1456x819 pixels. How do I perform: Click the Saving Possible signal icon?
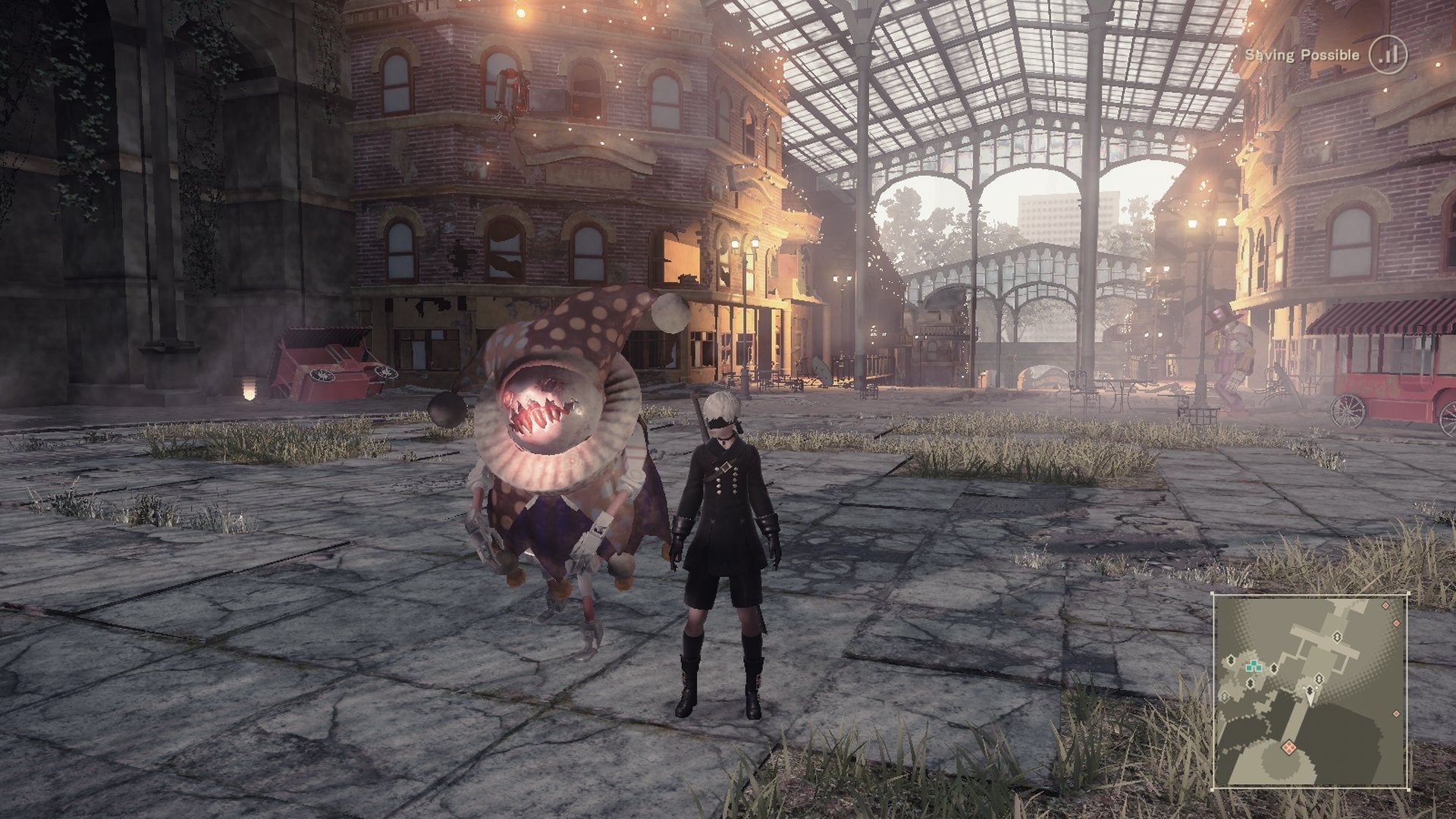(1388, 55)
